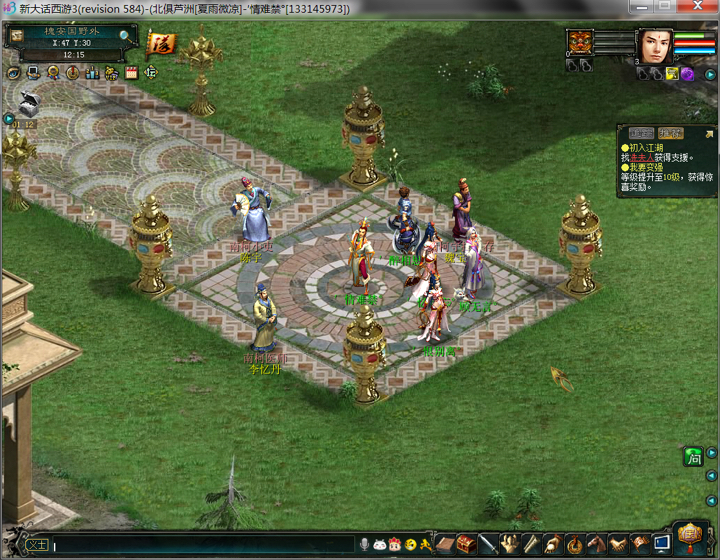The height and width of the screenshot is (560, 720).
Task: Toggle the microphone voice icon
Action: coord(365,545)
